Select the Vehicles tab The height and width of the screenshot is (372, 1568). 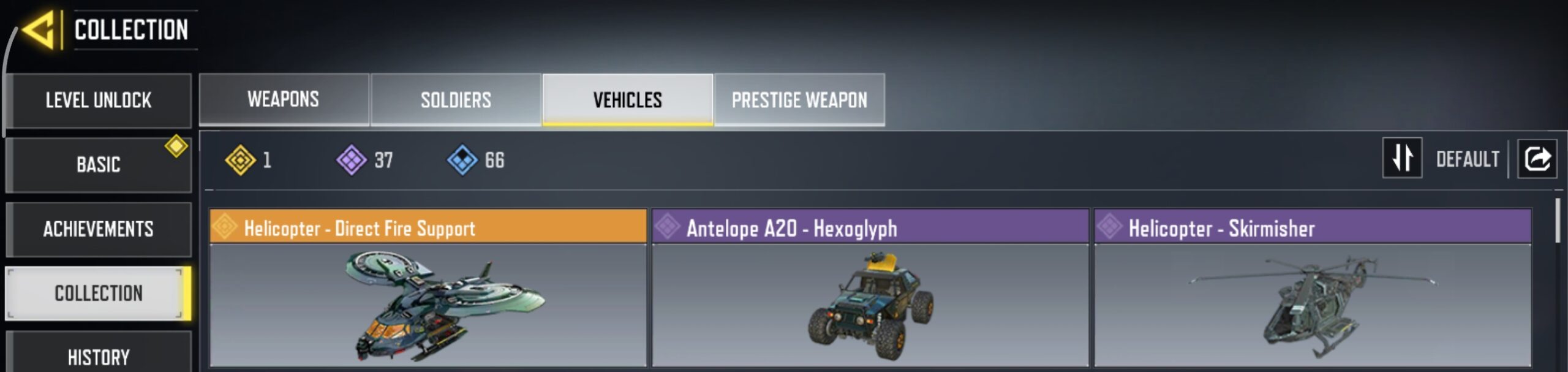pos(628,99)
